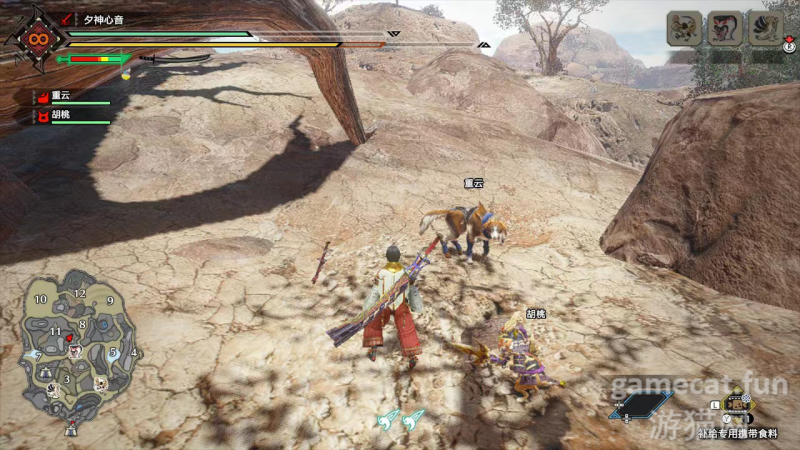The image size is (800, 450).
Task: Select the striped-tail monster target icon
Action: coord(767,28)
